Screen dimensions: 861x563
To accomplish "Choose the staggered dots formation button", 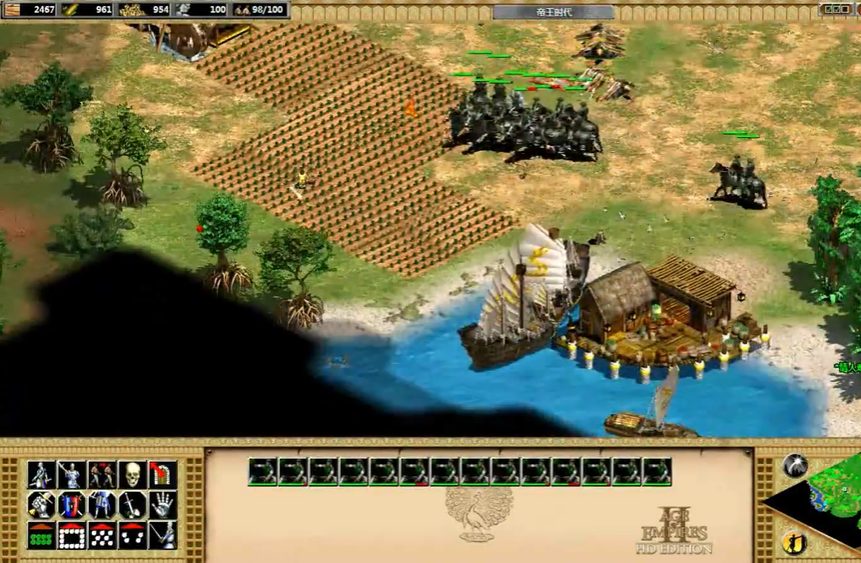I will click(101, 536).
